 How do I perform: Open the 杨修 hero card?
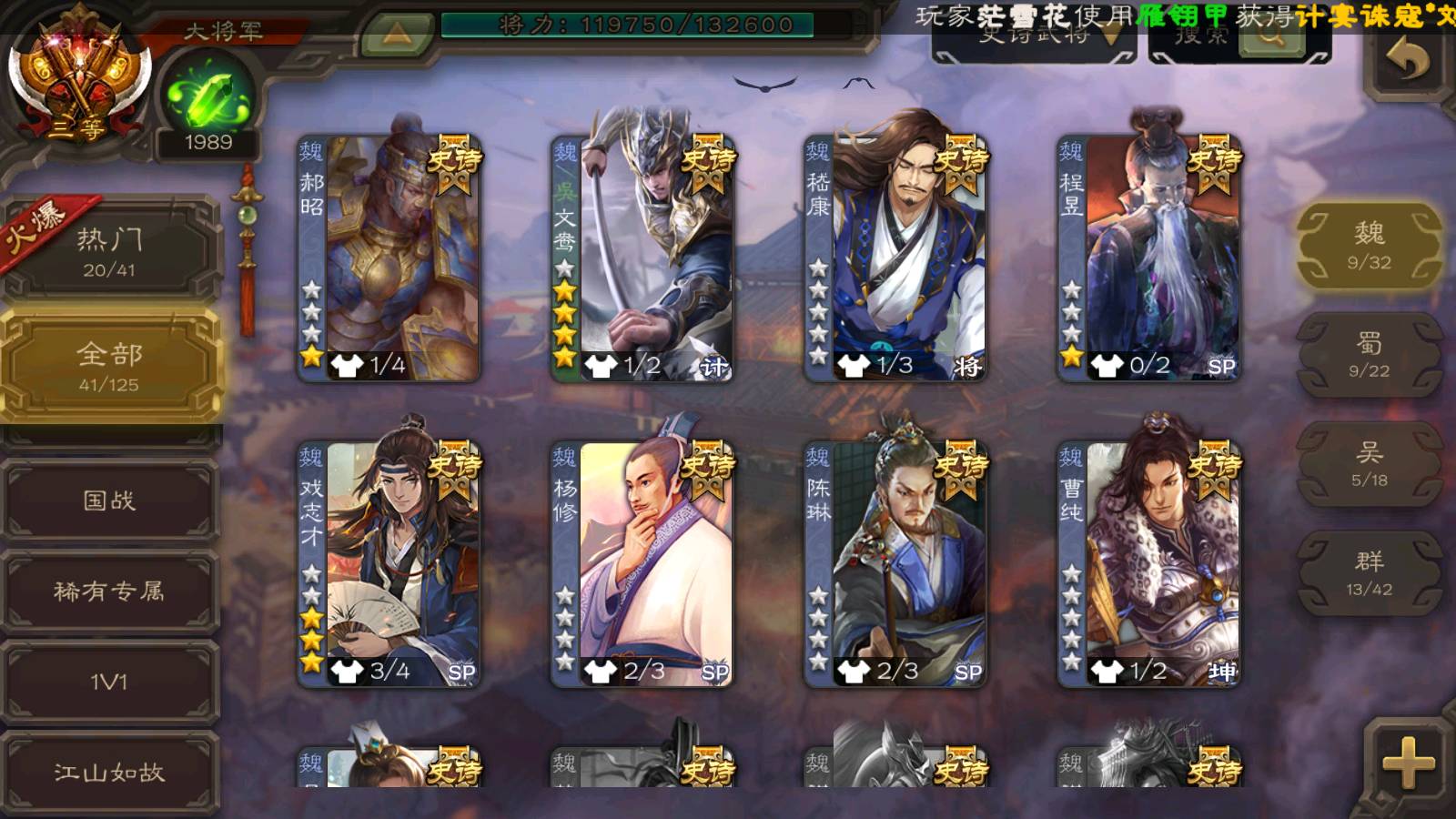[642, 563]
